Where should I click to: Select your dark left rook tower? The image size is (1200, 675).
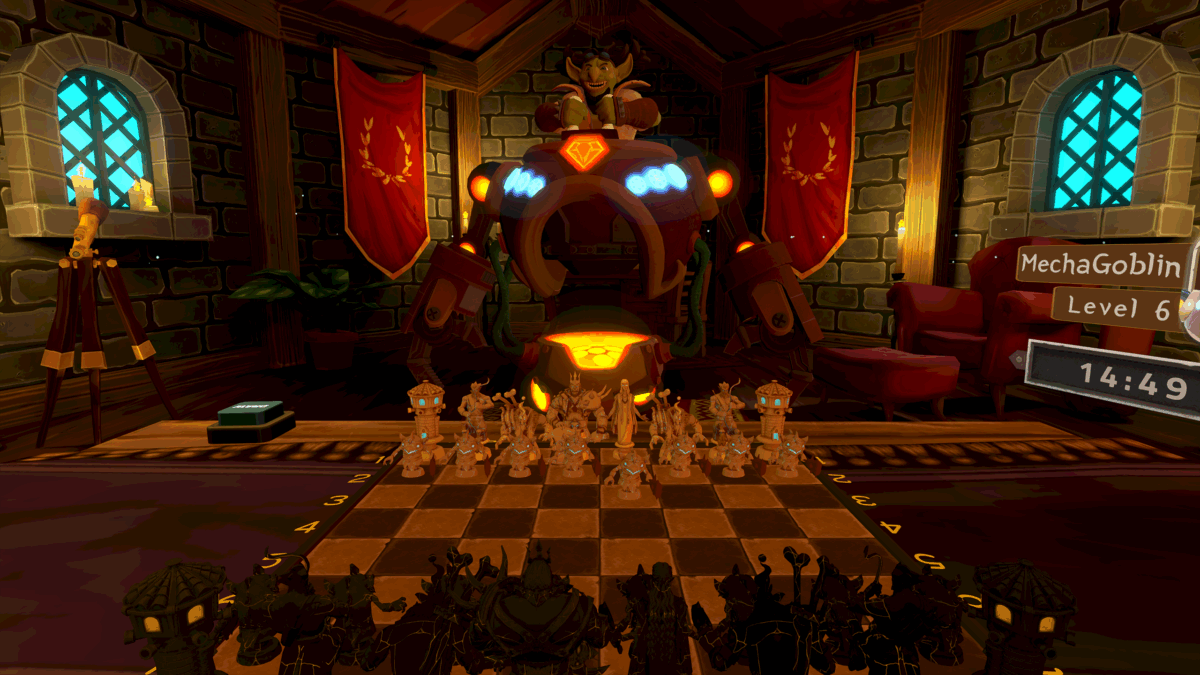pyautogui.click(x=177, y=612)
